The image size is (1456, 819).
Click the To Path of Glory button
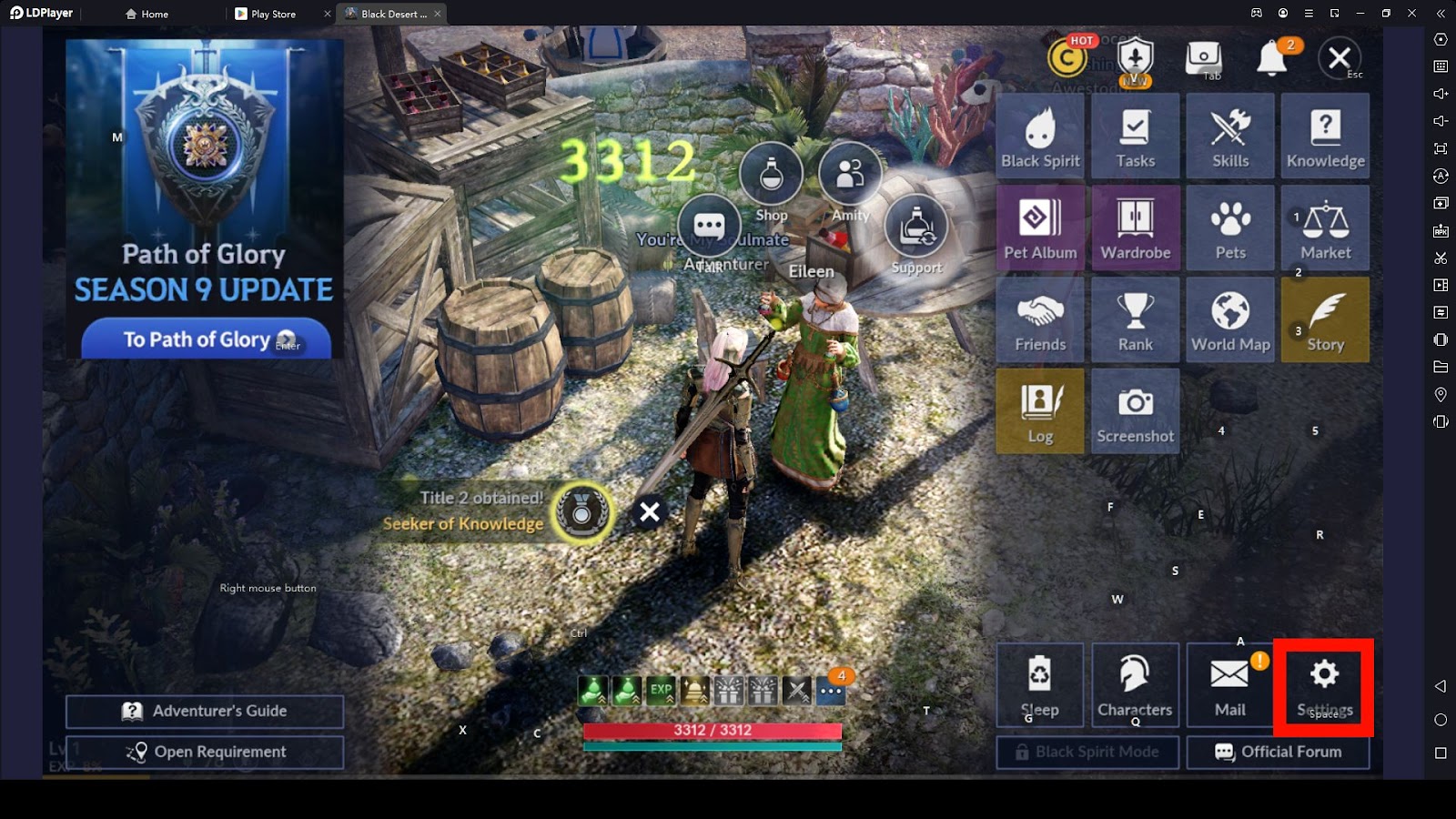click(206, 339)
